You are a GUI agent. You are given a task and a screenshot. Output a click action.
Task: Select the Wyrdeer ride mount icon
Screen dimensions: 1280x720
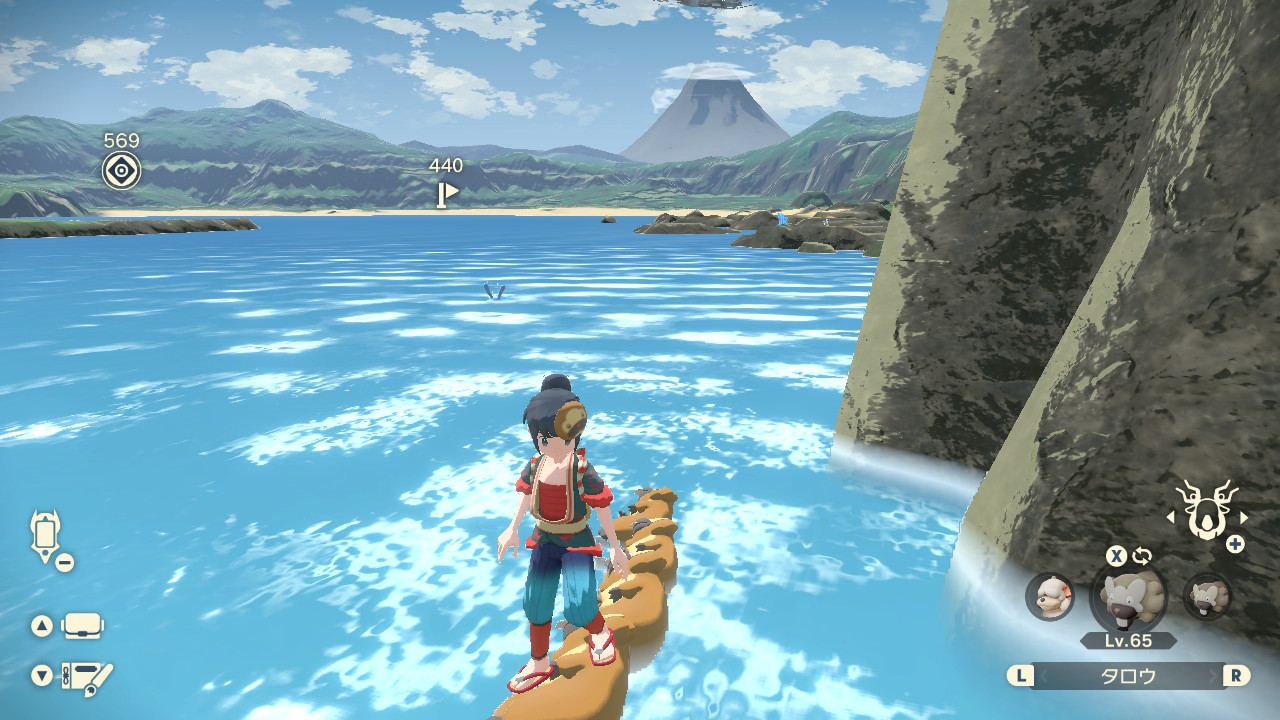[x=1206, y=511]
